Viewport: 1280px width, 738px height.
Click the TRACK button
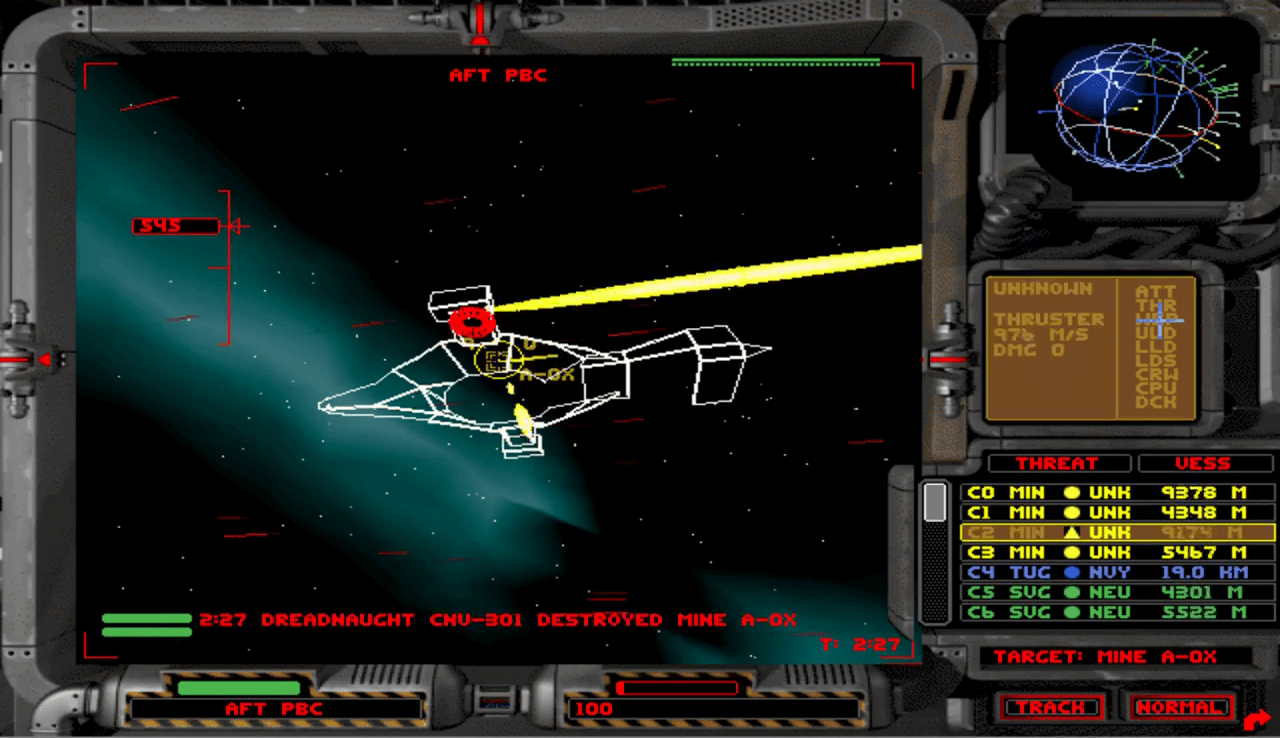point(1051,707)
